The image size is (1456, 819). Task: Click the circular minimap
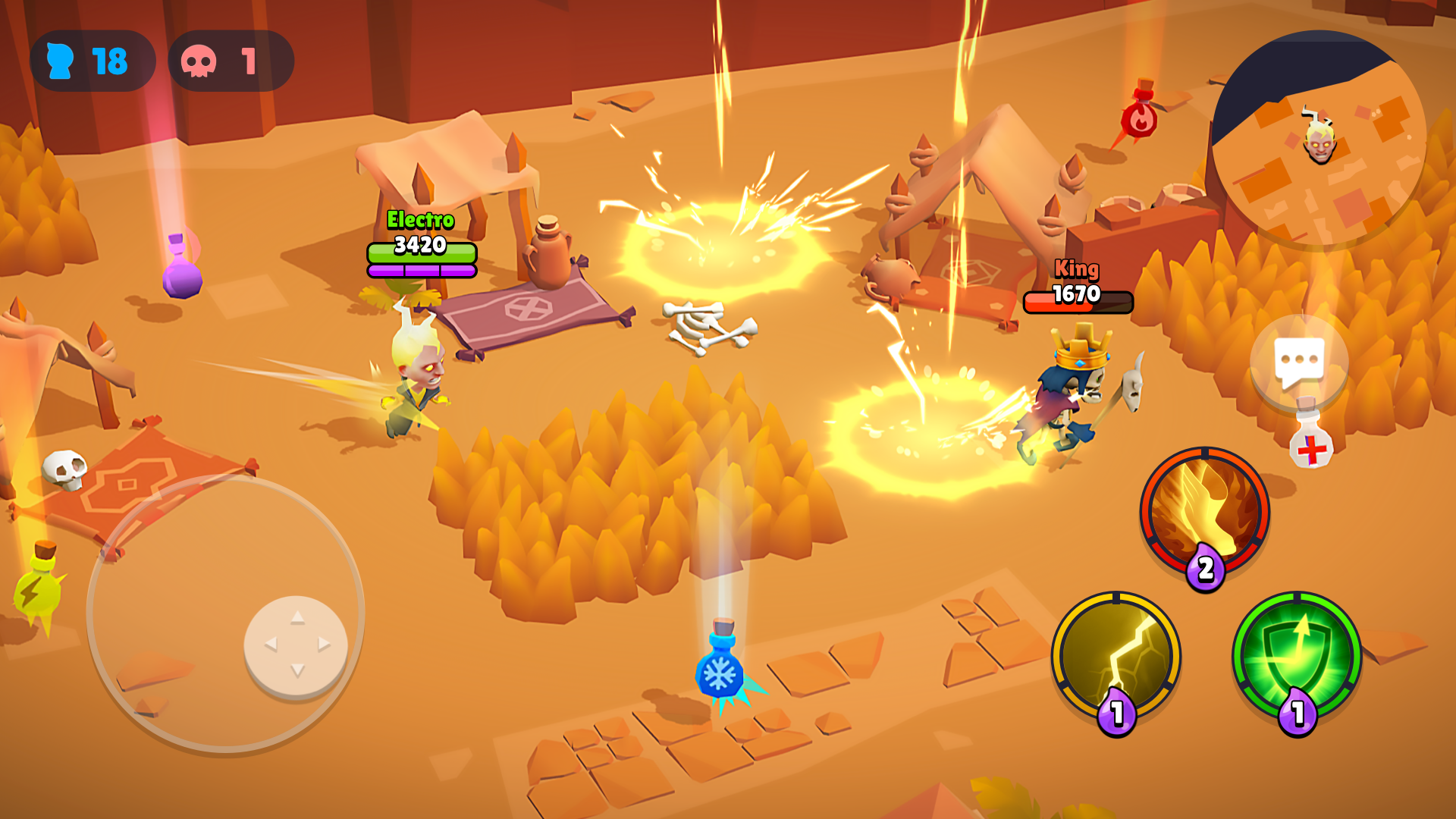coord(1319,139)
